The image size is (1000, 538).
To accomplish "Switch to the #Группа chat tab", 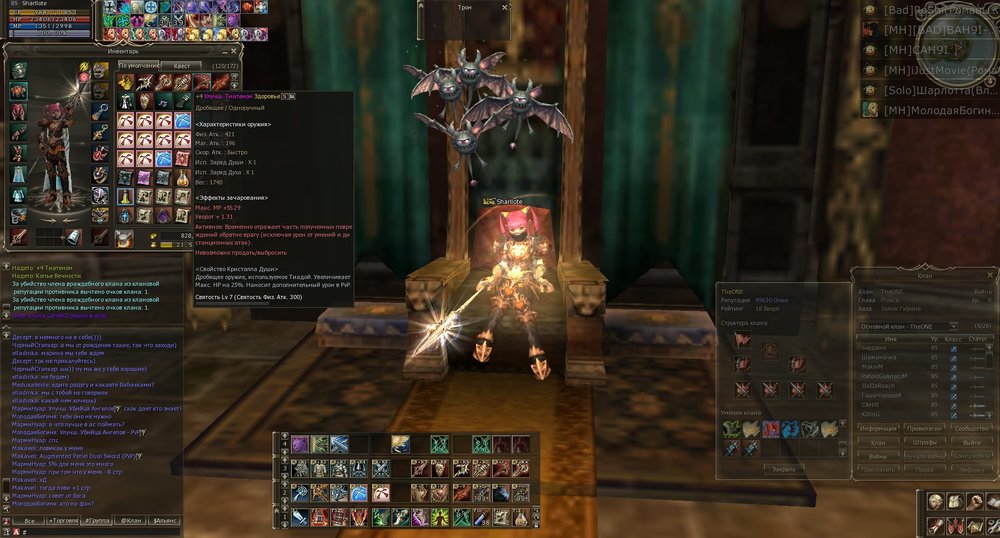I will (98, 521).
